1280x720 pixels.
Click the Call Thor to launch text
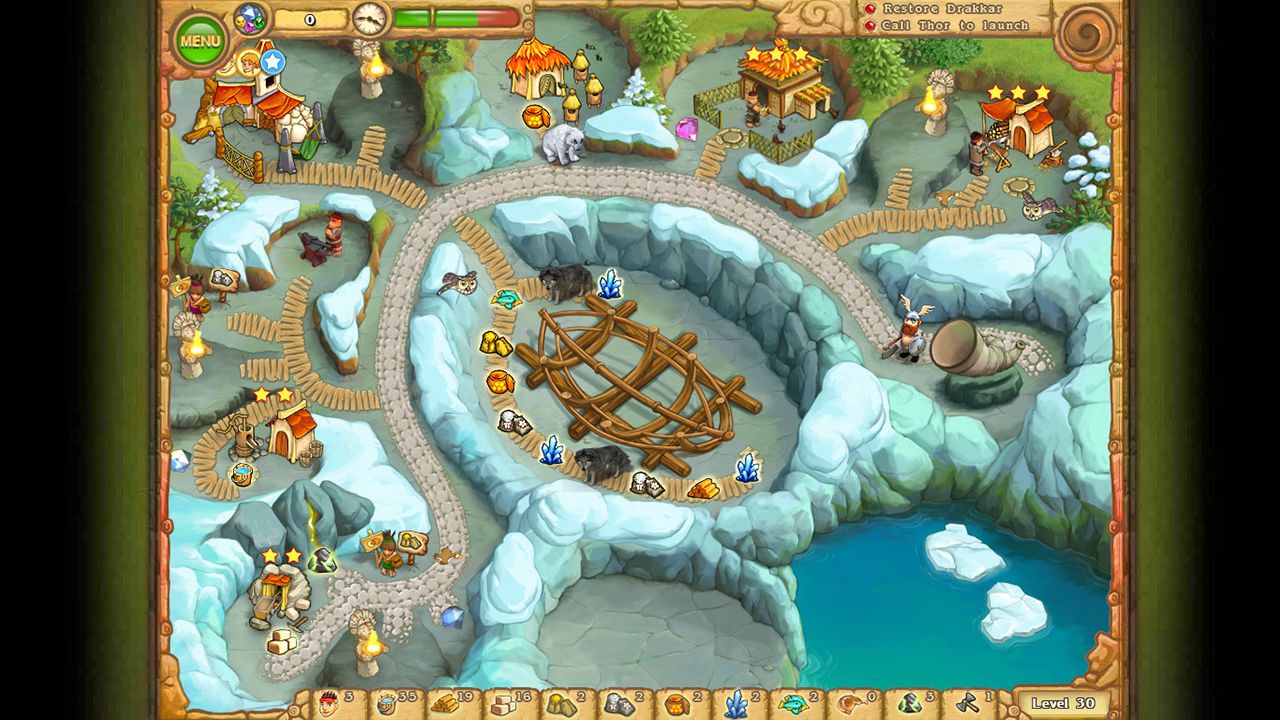(x=954, y=25)
